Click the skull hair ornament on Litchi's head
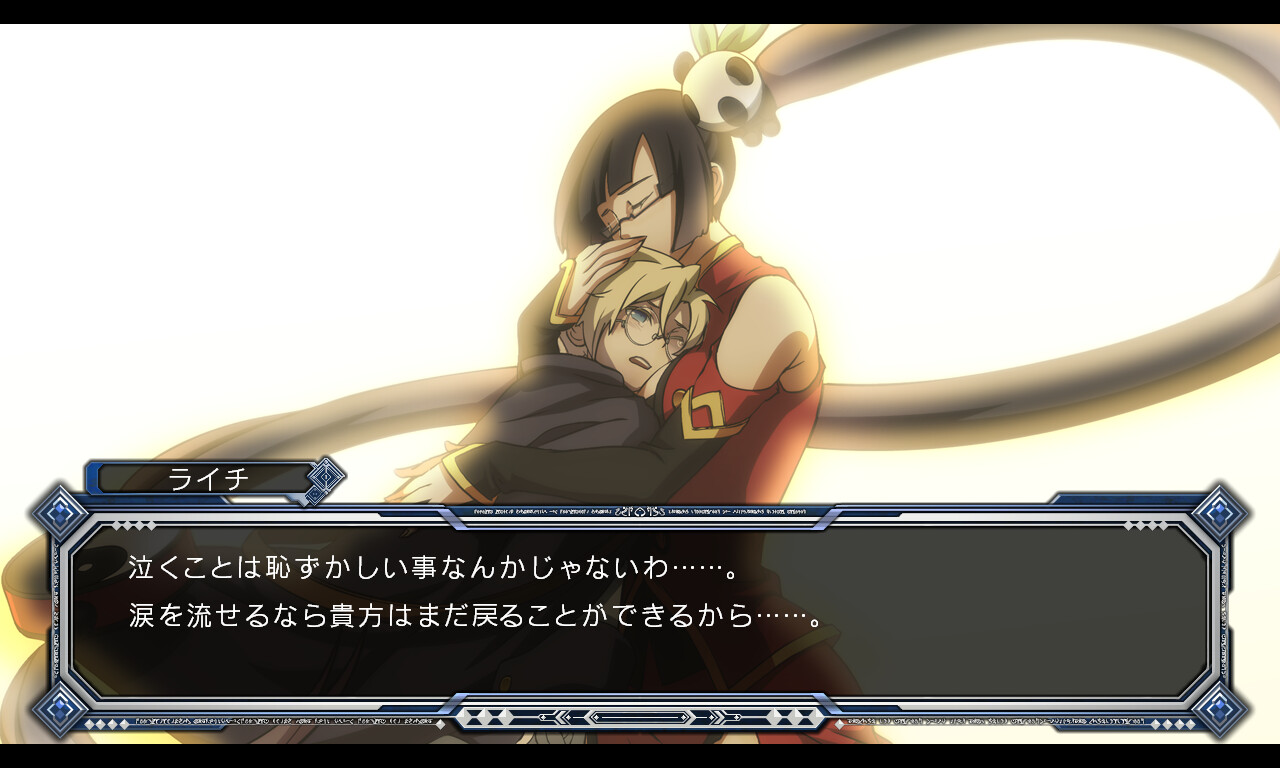Screen dimensions: 1280x768 [x=725, y=75]
